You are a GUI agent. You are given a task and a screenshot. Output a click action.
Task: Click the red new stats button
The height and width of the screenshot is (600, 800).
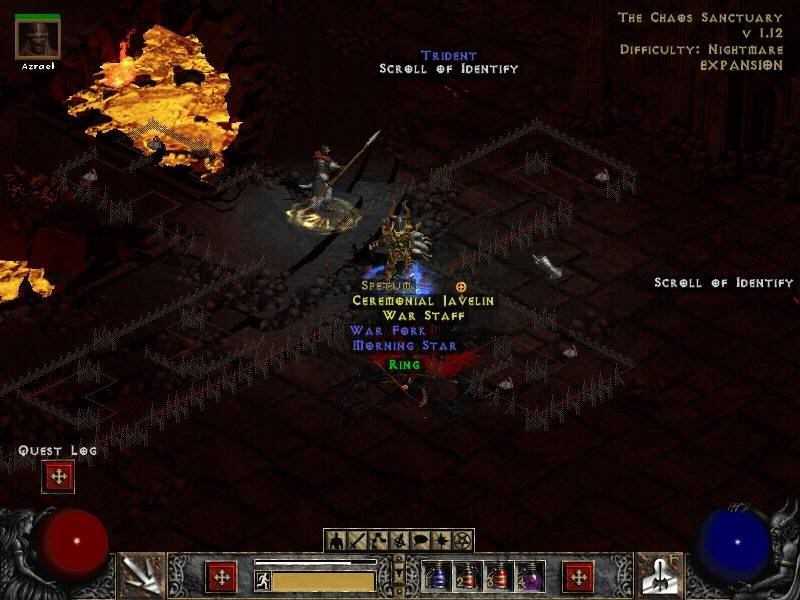(x=221, y=577)
